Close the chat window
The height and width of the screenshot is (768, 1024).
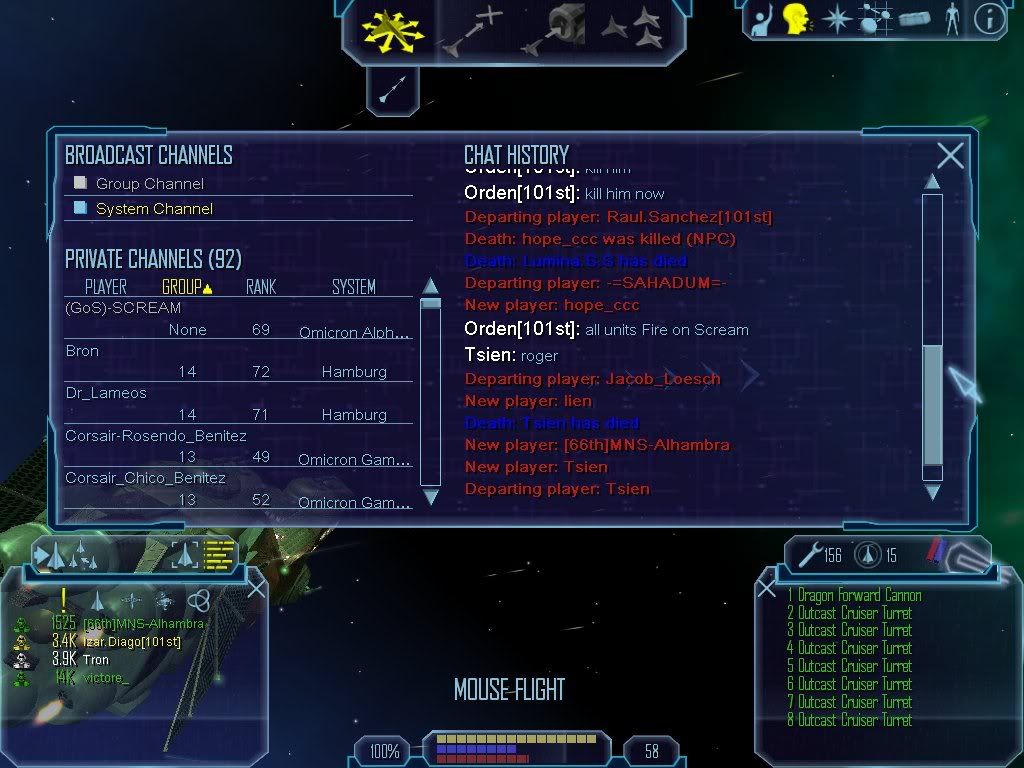coord(950,155)
